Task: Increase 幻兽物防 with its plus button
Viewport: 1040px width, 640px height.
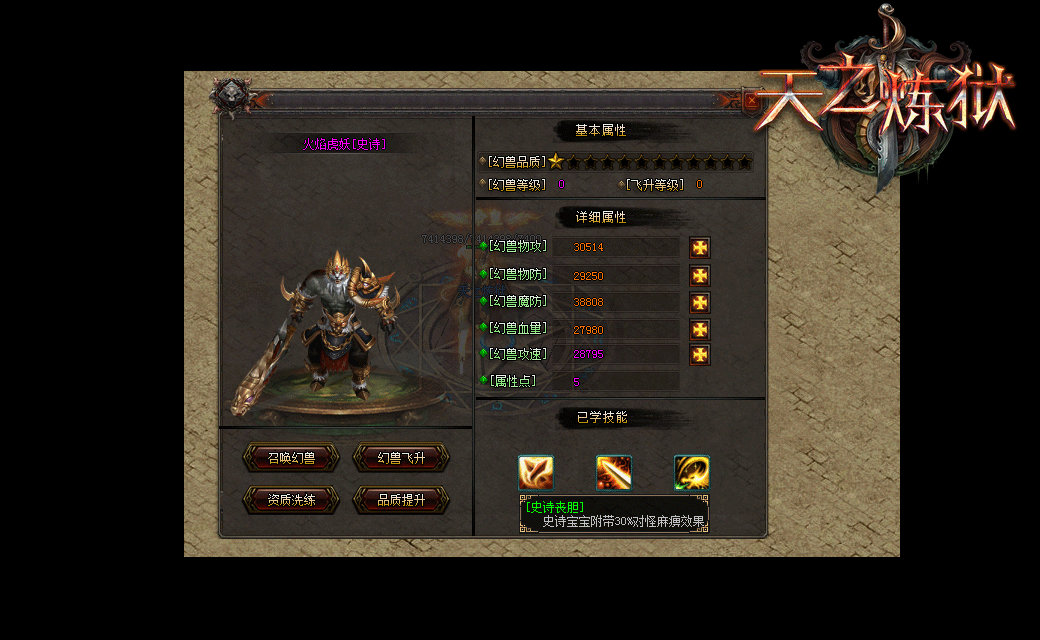Action: [700, 276]
